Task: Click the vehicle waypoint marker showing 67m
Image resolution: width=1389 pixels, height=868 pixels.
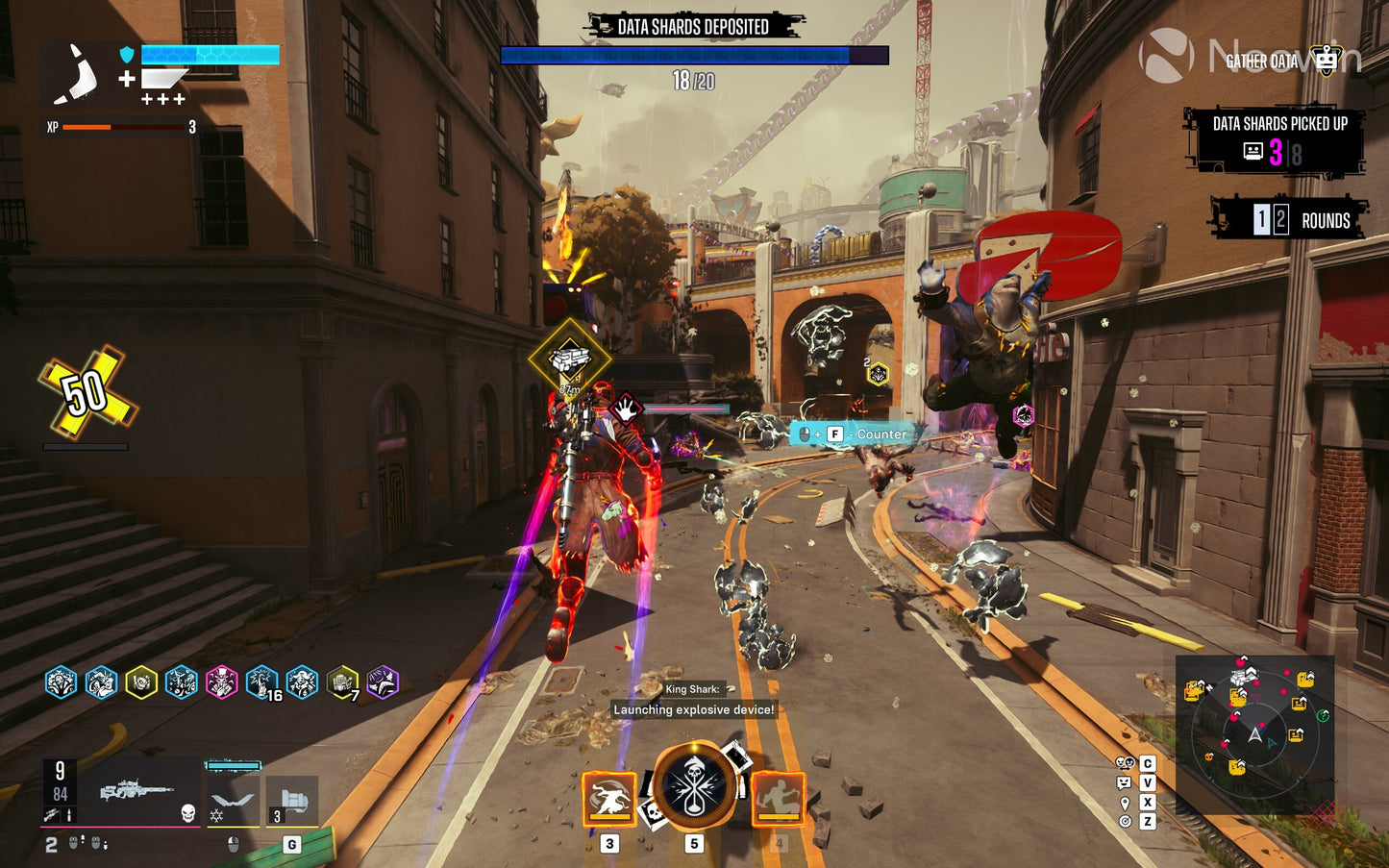Action: pos(569,360)
